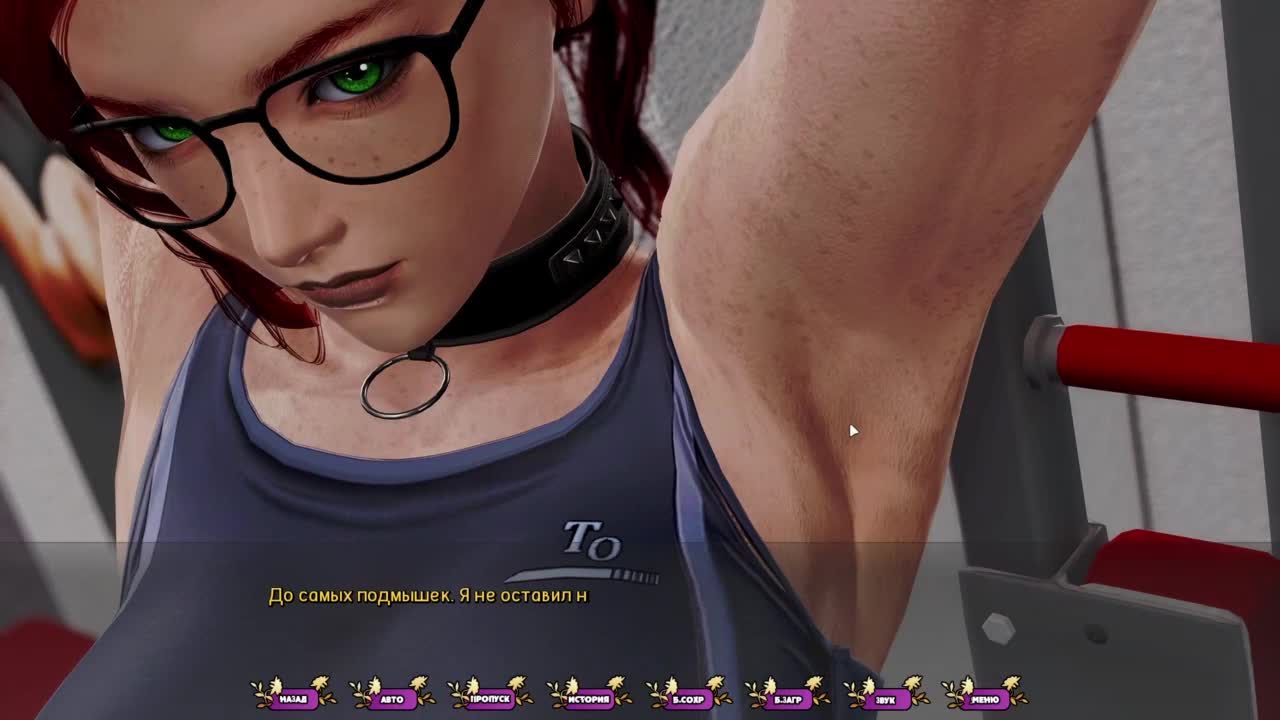
Task: Quick load with Б.Загр button
Action: coord(786,698)
